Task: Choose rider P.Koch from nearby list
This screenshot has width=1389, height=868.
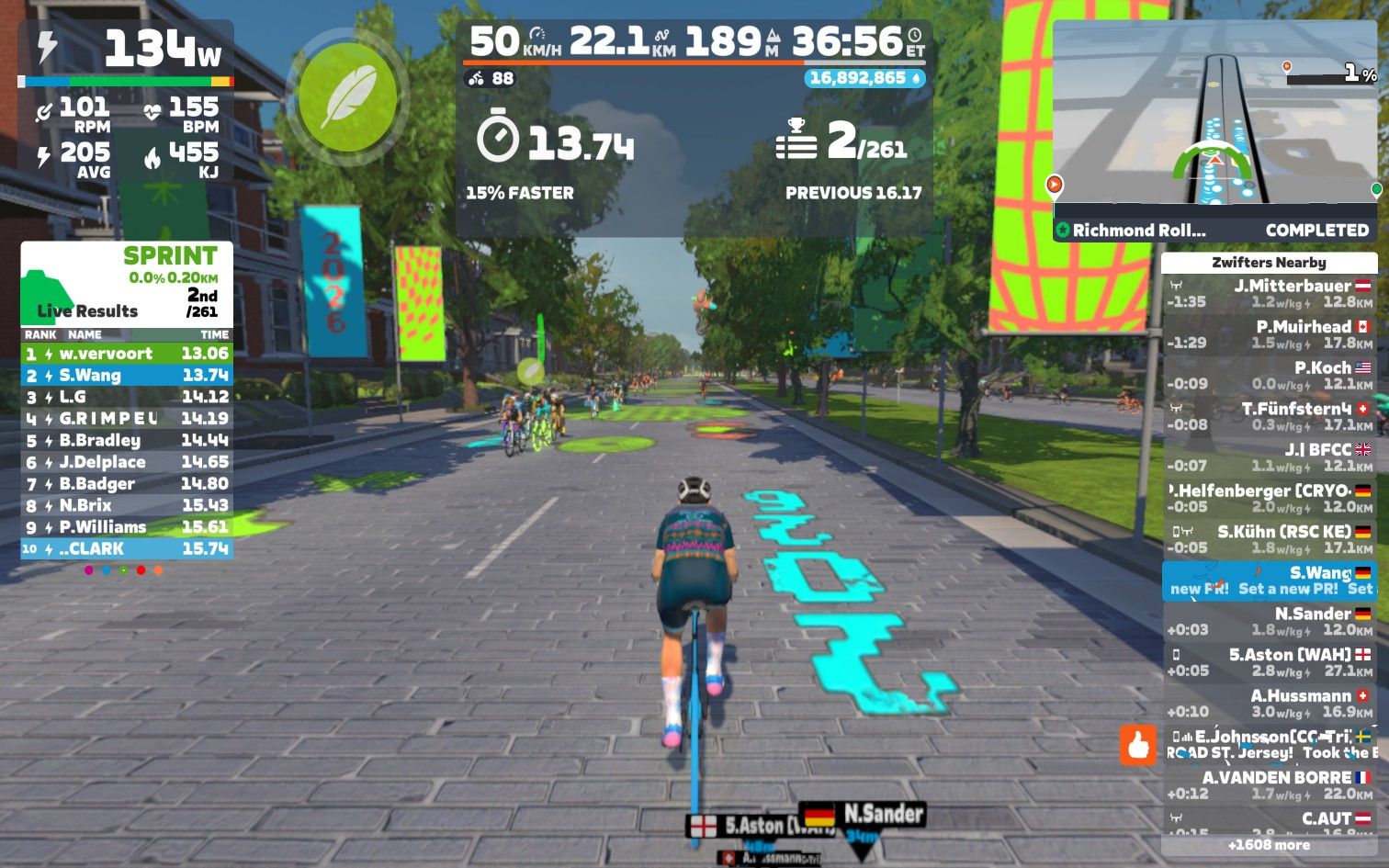Action: point(1269,376)
